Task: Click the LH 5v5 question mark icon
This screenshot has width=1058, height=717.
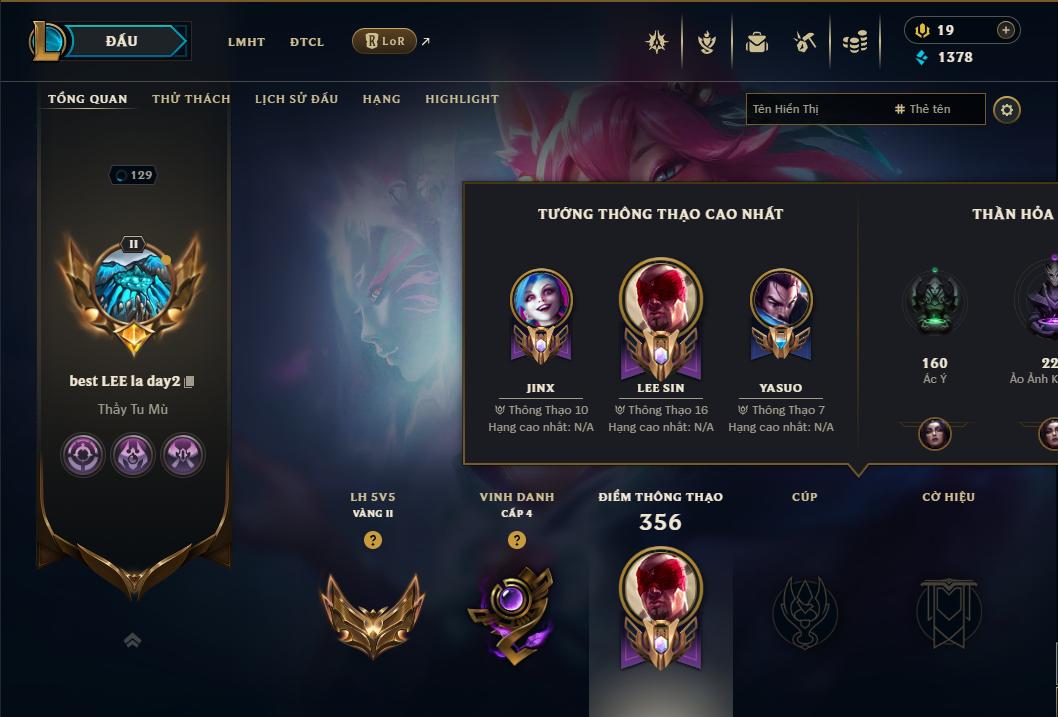Action: pyautogui.click(x=373, y=540)
